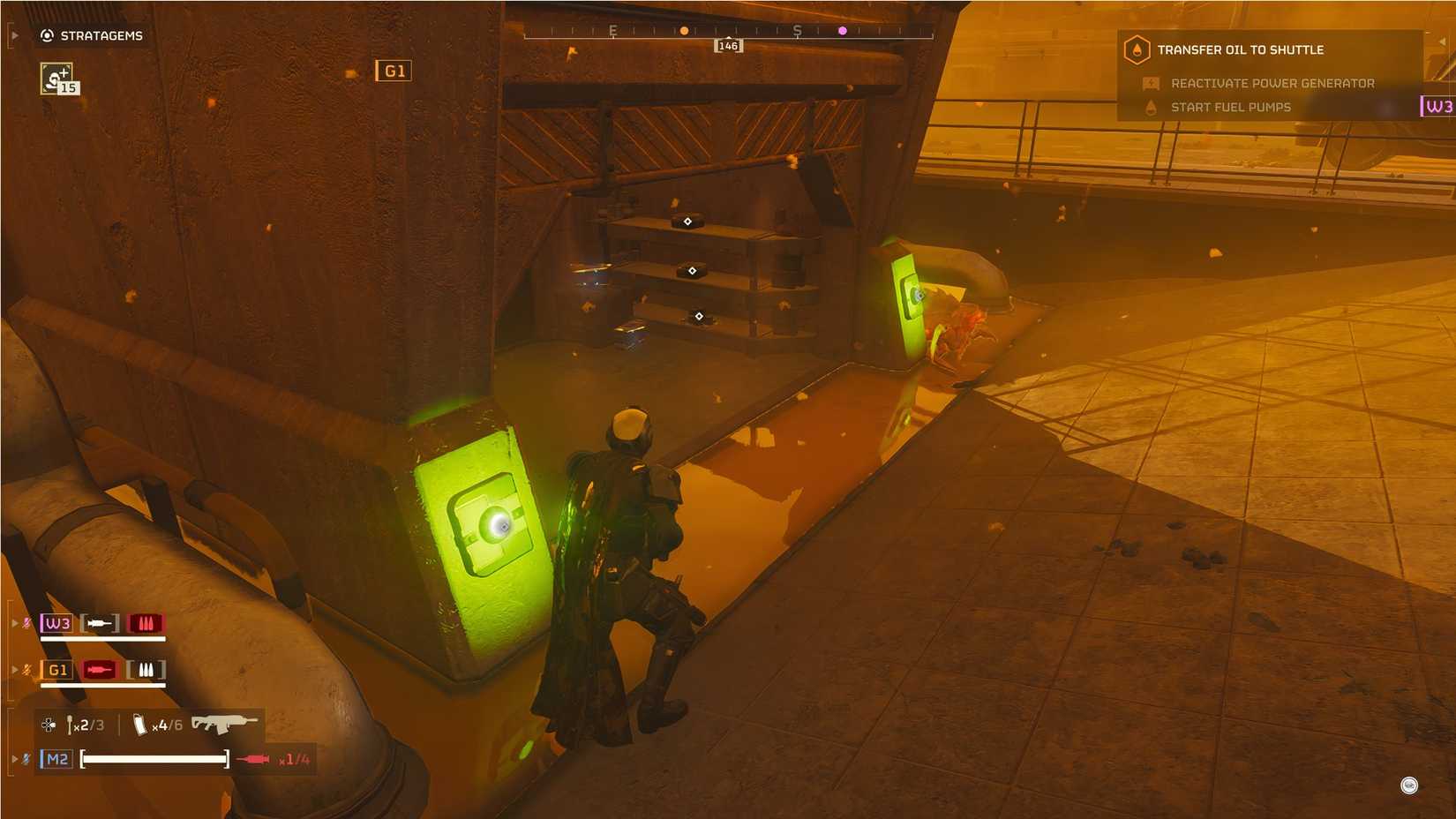This screenshot has height=819, width=1456.
Task: Select the Reactivate Power Generator sub-objective
Action: click(x=1272, y=83)
